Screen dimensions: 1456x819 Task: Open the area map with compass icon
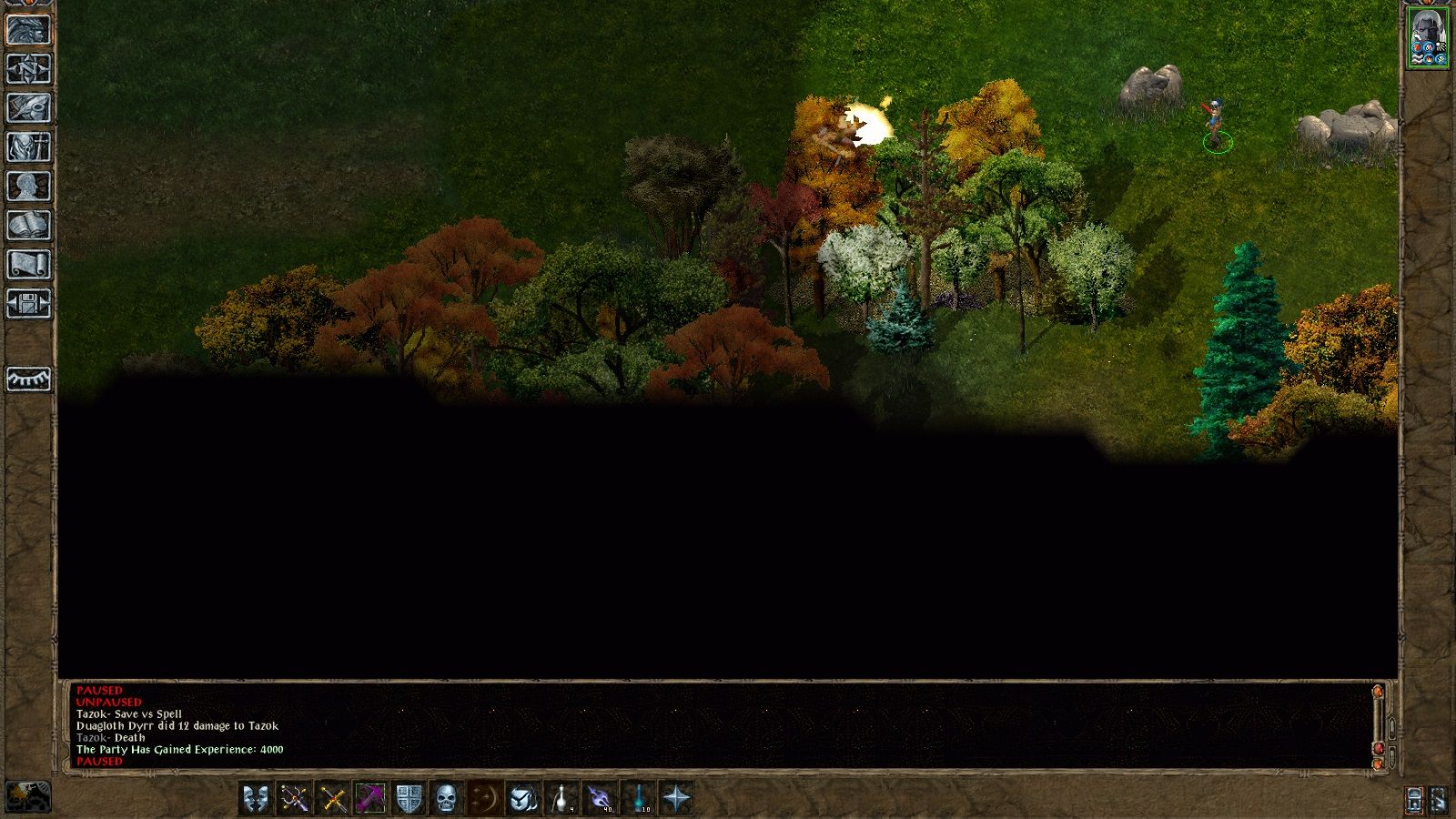tap(28, 69)
